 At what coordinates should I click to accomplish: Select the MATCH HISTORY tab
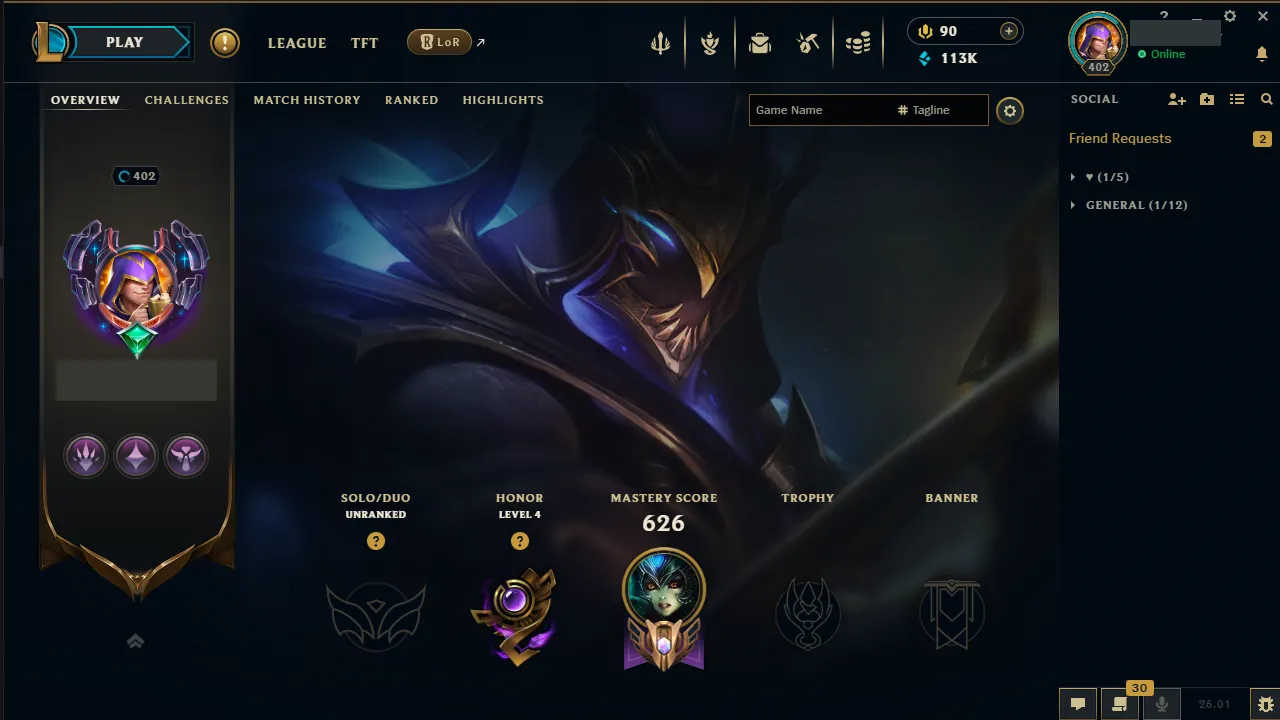tap(306, 99)
